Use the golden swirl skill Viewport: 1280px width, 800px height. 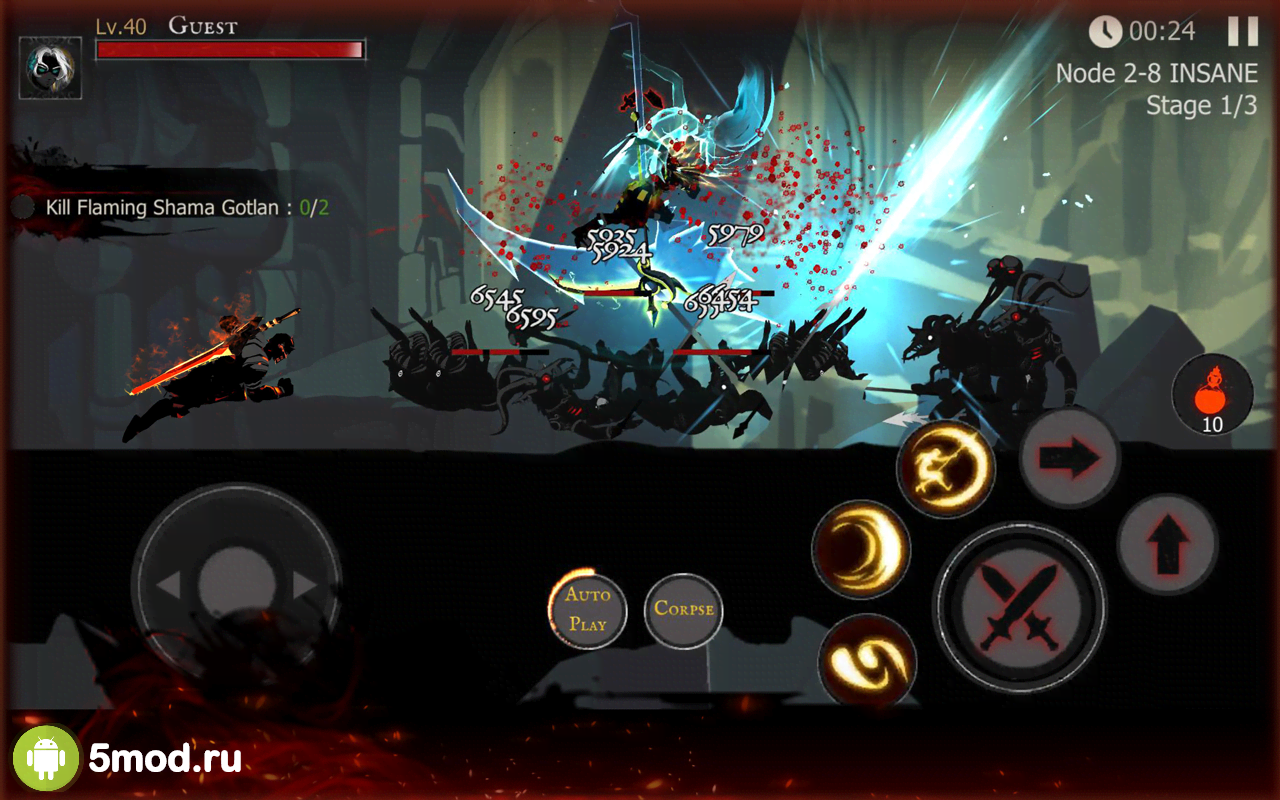(867, 662)
